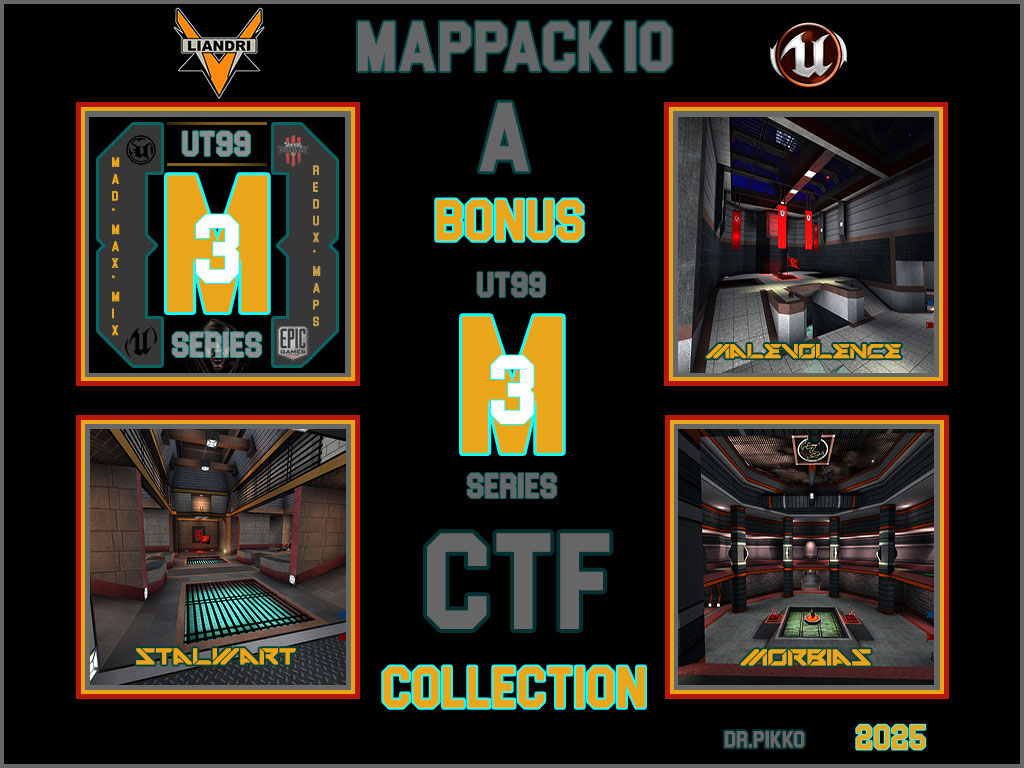1024x768 pixels.
Task: Click the UT99 M3 Series logo tile
Action: [x=218, y=243]
